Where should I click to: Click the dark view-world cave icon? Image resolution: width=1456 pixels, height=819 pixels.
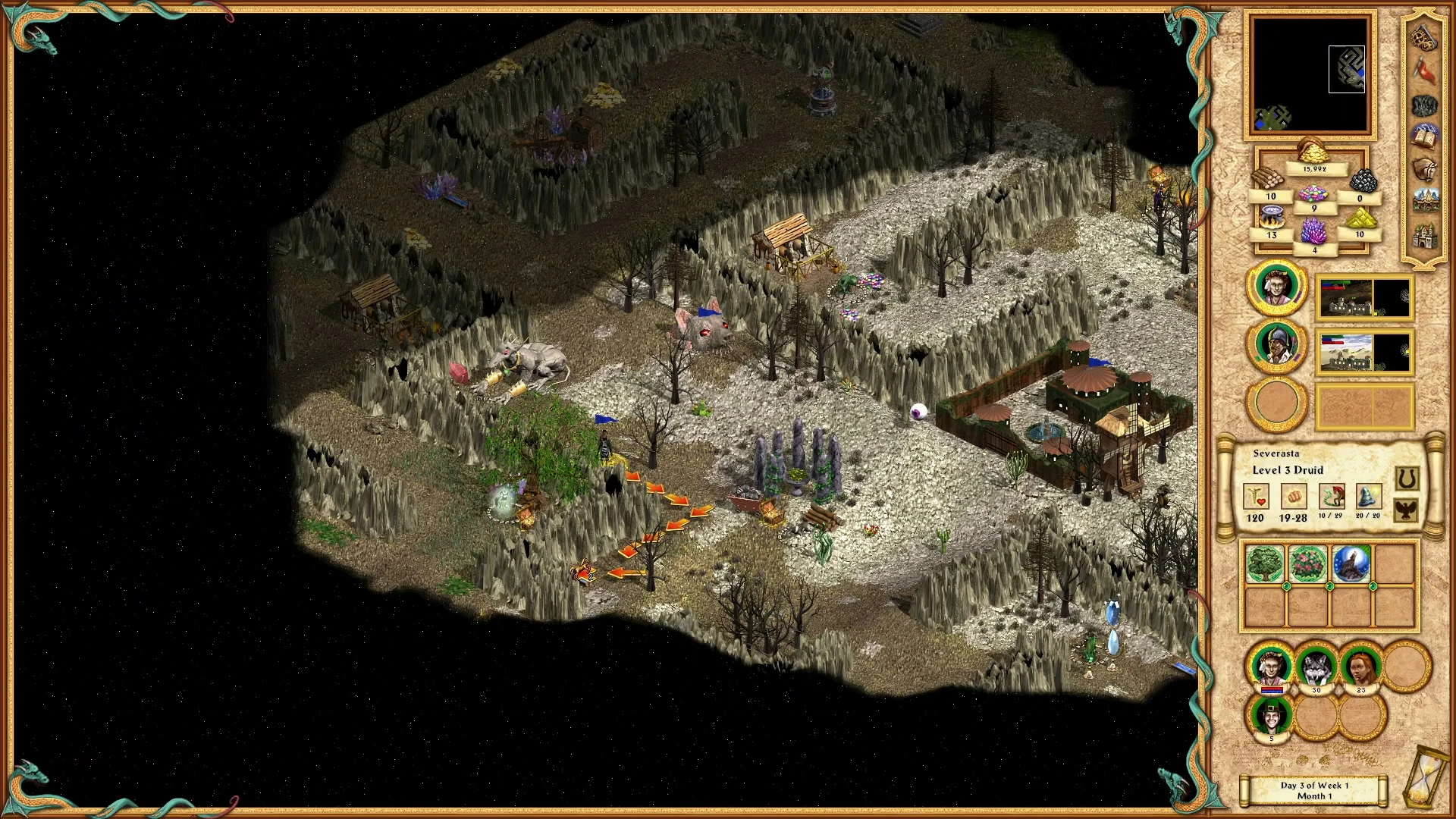click(x=1424, y=105)
